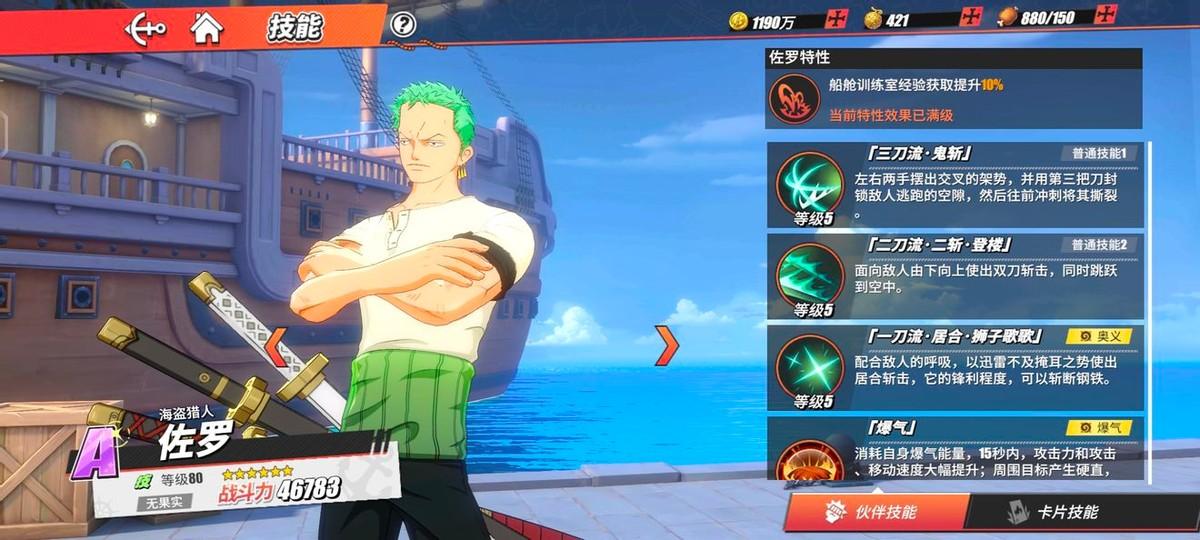Go back using the anchor arrow button
1200x540 pixels.
coord(144,27)
